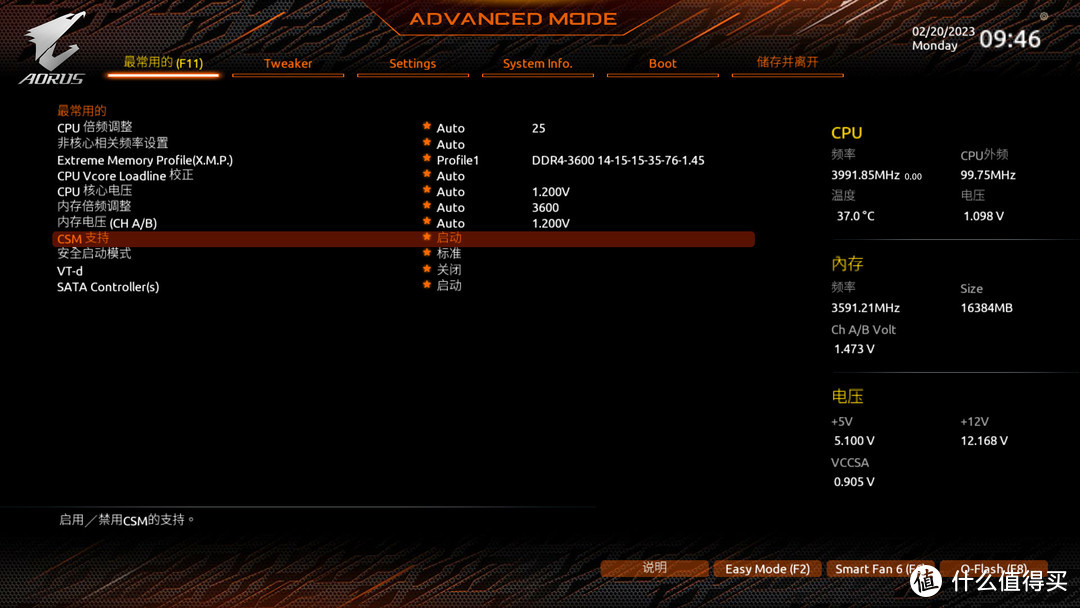Select the SATA Controller(s) option
The height and width of the screenshot is (608, 1080).
[x=108, y=287]
